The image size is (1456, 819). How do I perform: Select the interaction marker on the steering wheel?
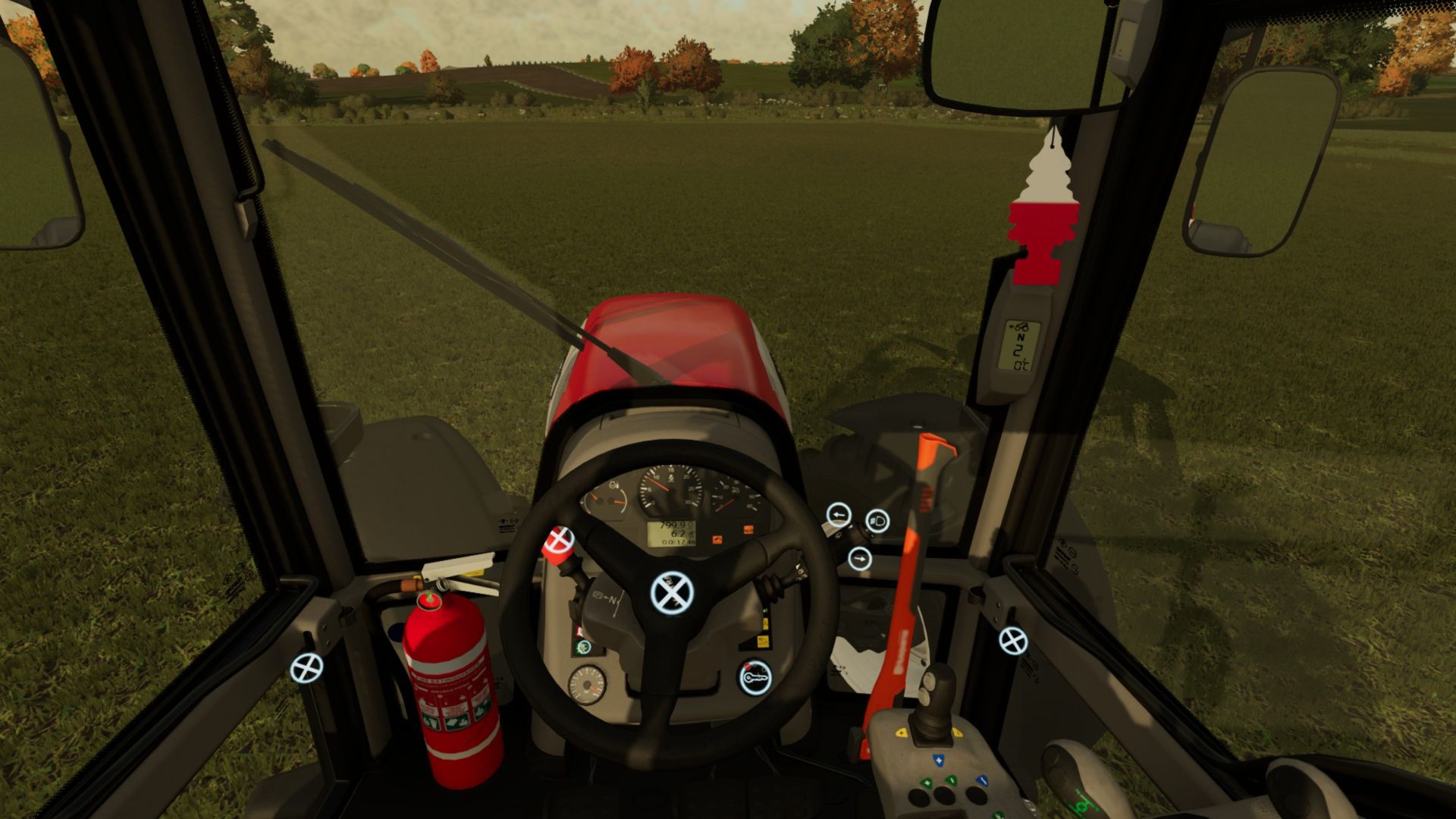(673, 592)
